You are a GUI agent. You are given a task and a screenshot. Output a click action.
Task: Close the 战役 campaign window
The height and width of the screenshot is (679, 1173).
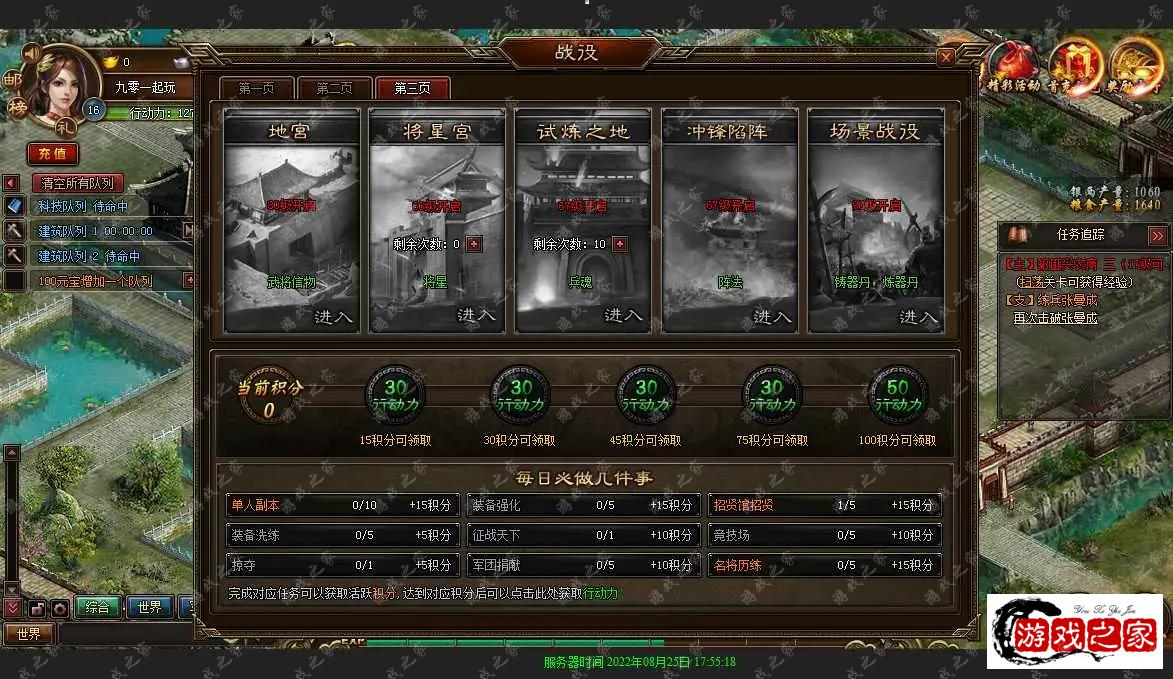coord(945,57)
